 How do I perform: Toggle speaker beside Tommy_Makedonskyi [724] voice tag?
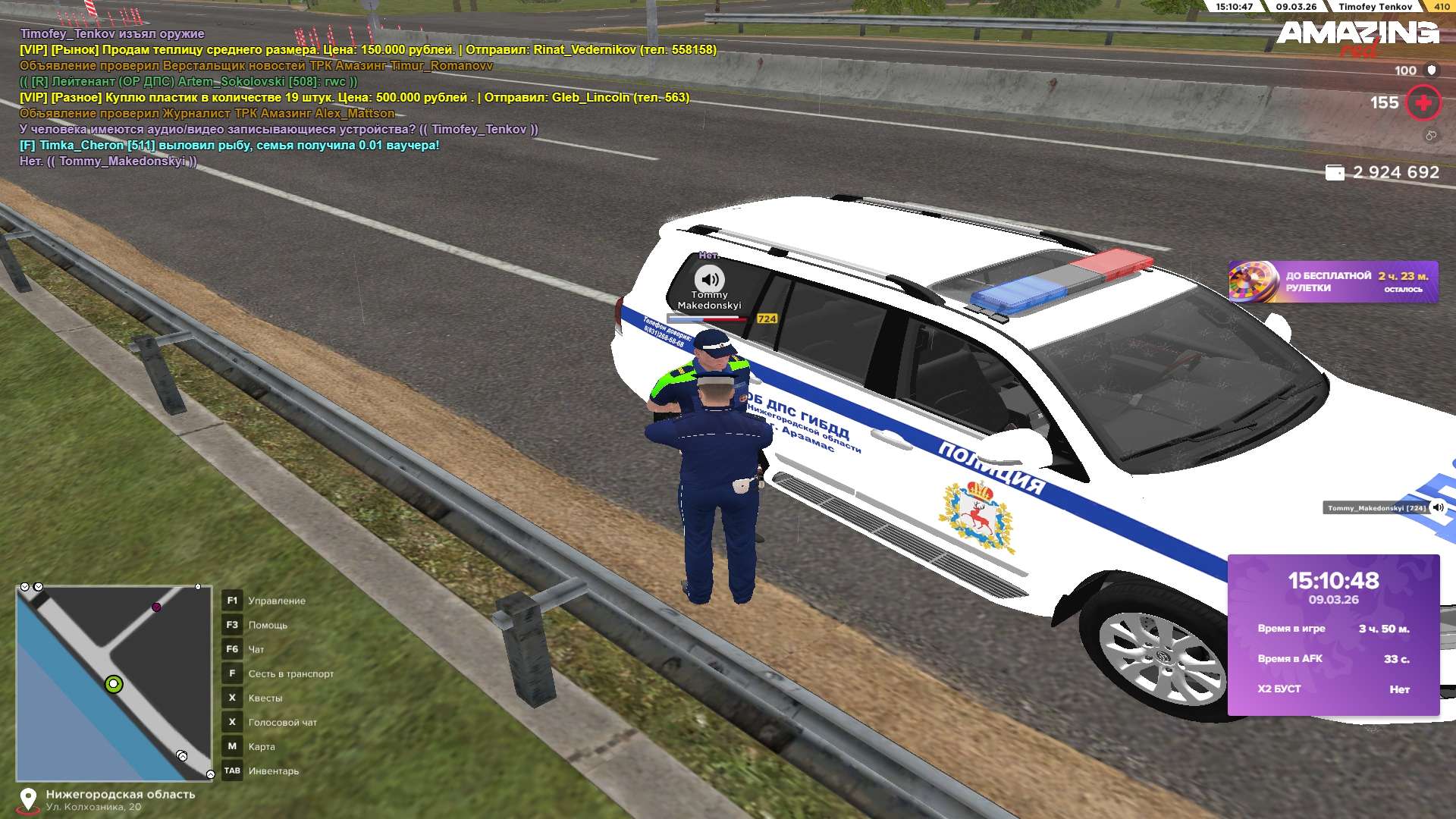pos(1439,507)
